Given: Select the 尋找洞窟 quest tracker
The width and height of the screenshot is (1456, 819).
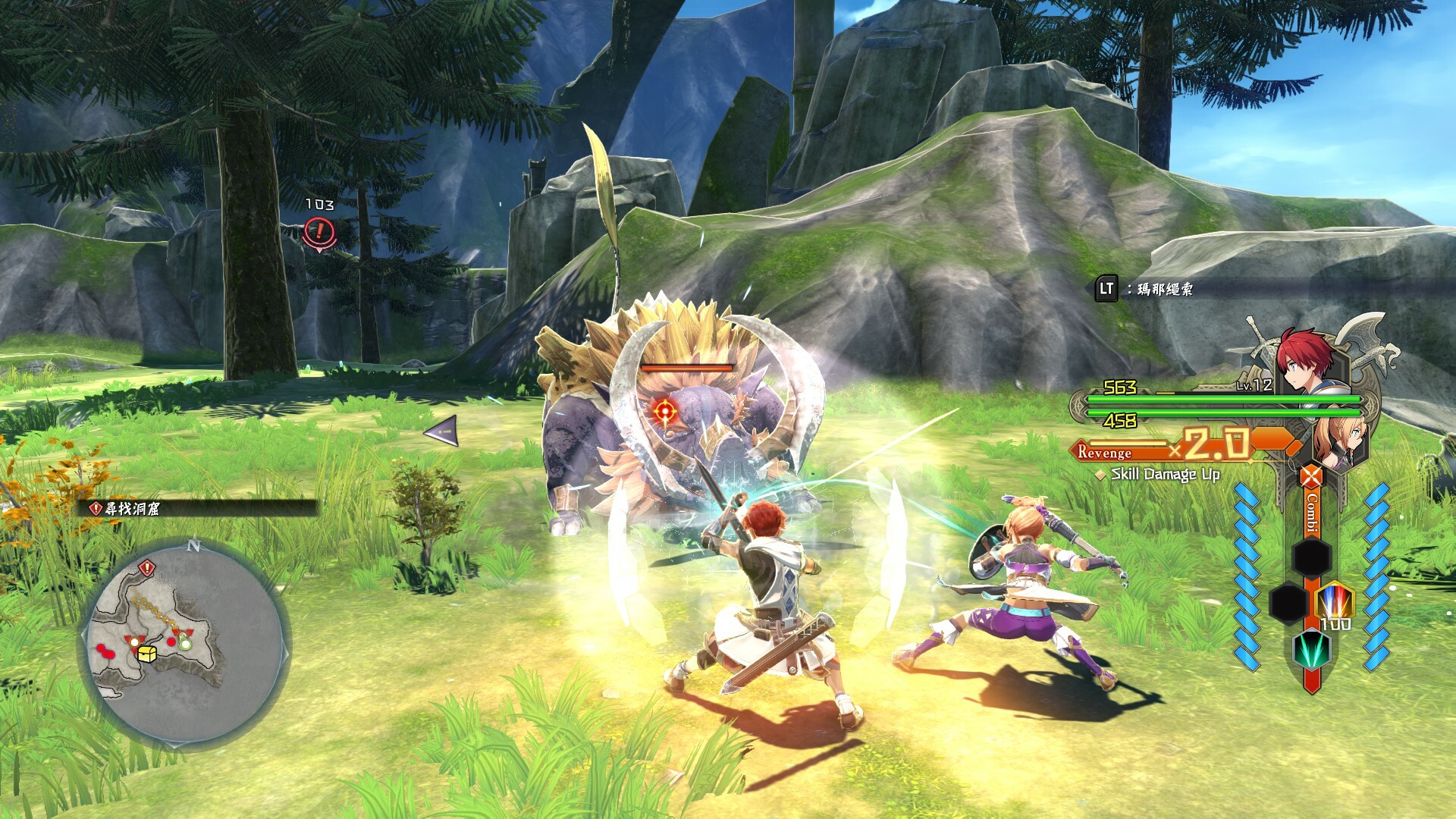Looking at the screenshot, I should (133, 509).
